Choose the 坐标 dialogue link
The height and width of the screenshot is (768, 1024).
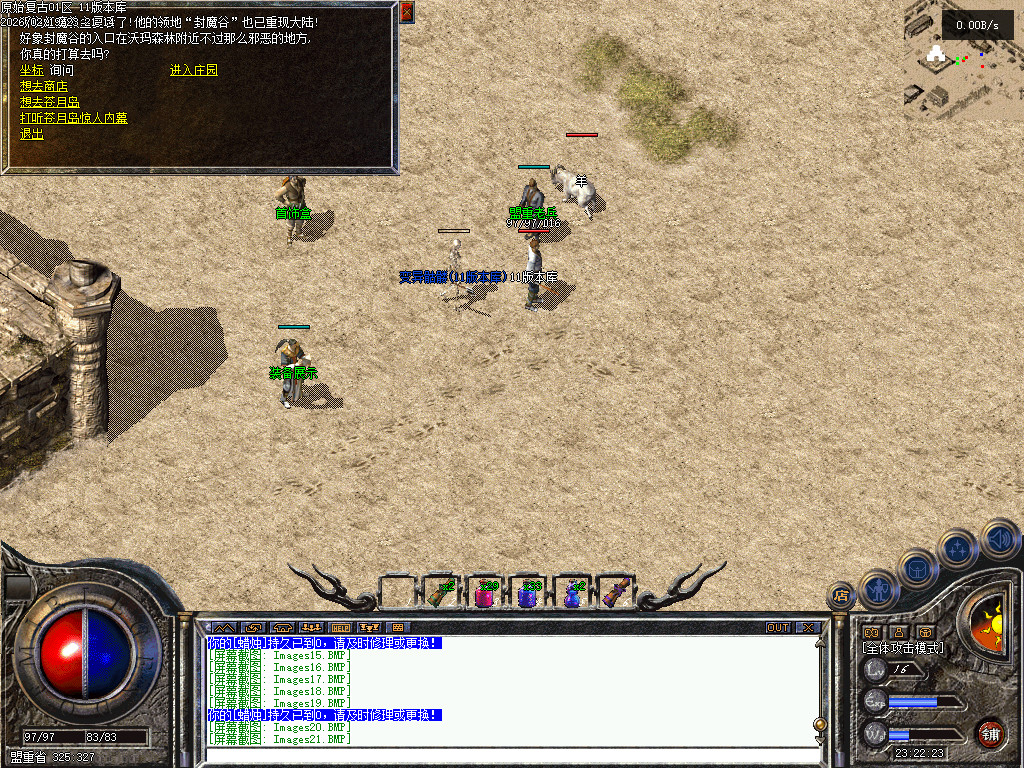[x=31, y=70]
